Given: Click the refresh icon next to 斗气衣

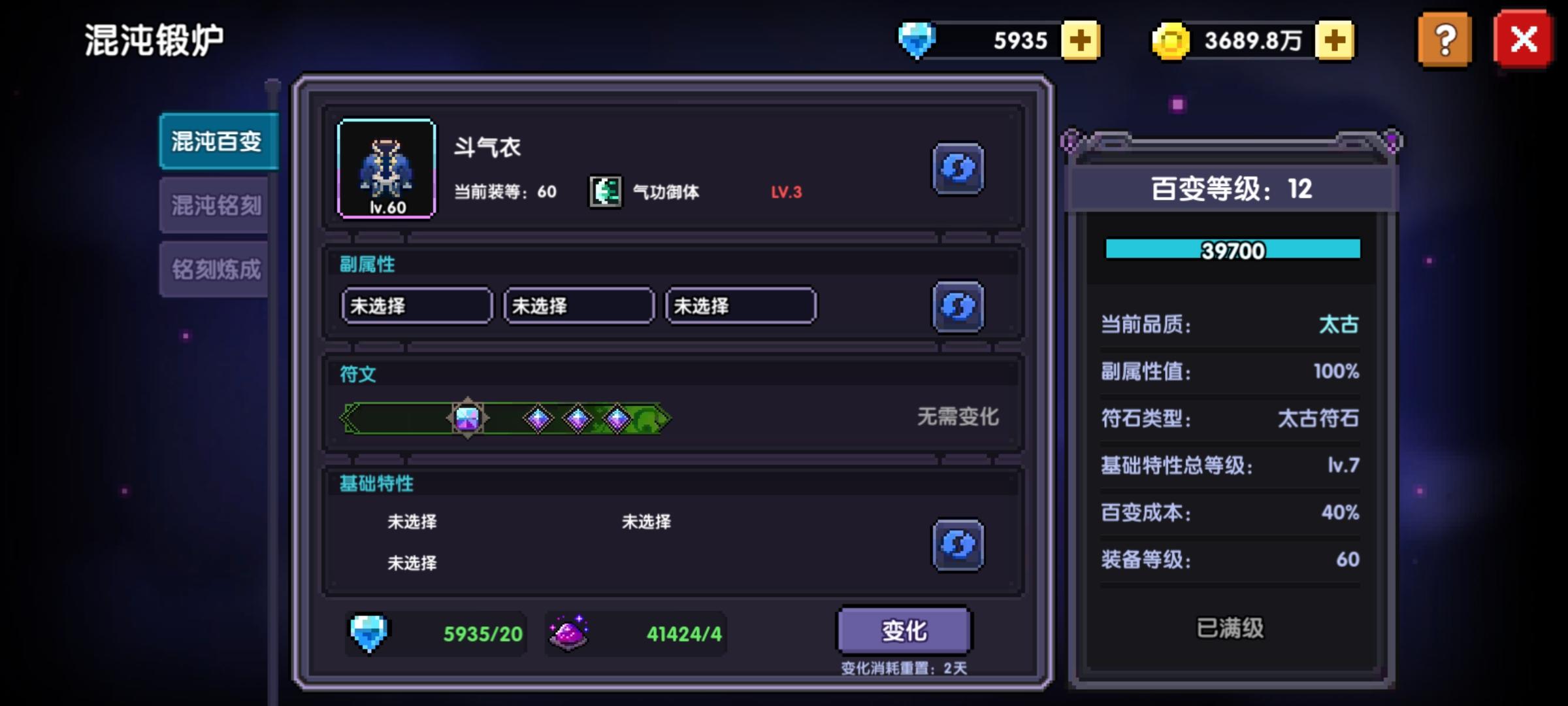Looking at the screenshot, I should tap(958, 169).
